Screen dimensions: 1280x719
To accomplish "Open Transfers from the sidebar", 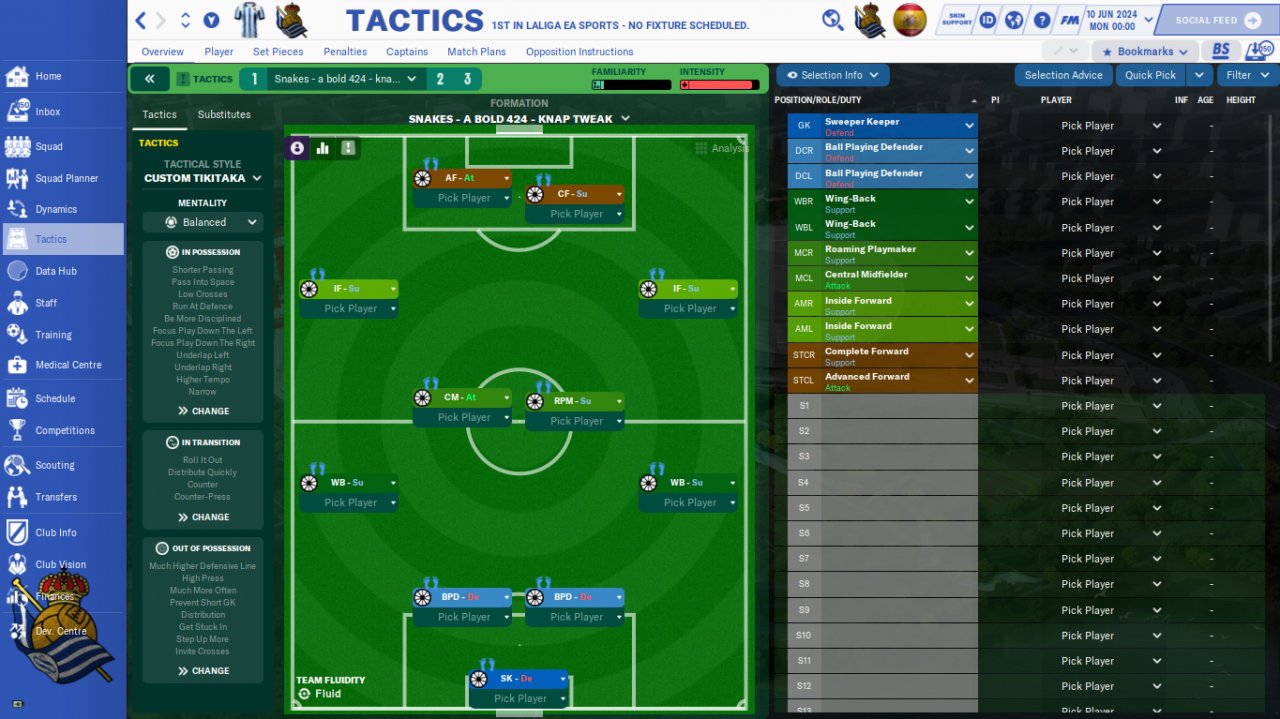I will [56, 497].
